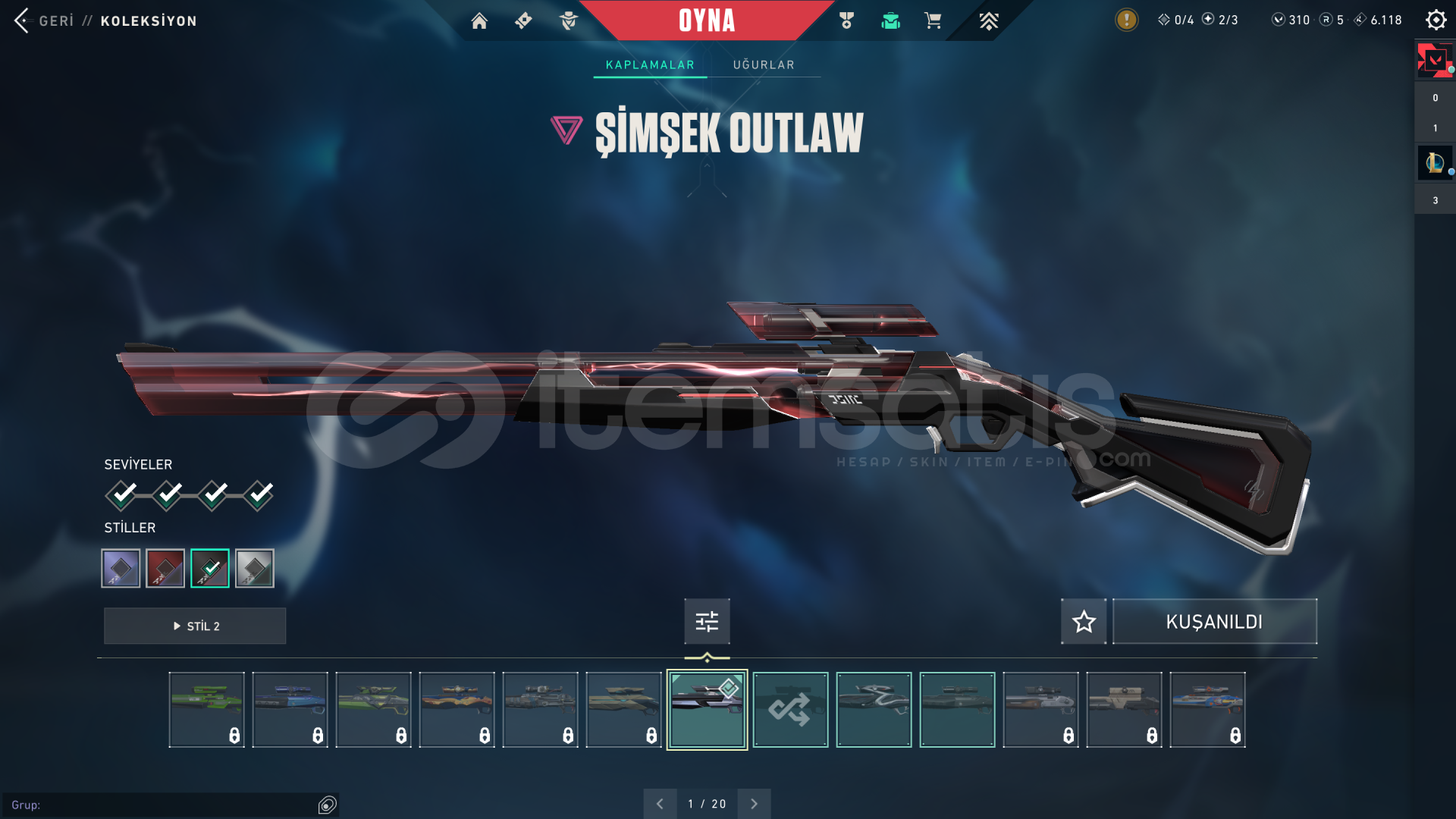Image resolution: width=1456 pixels, height=819 pixels.
Task: Open the skin filter sliders button
Action: pyautogui.click(x=707, y=622)
